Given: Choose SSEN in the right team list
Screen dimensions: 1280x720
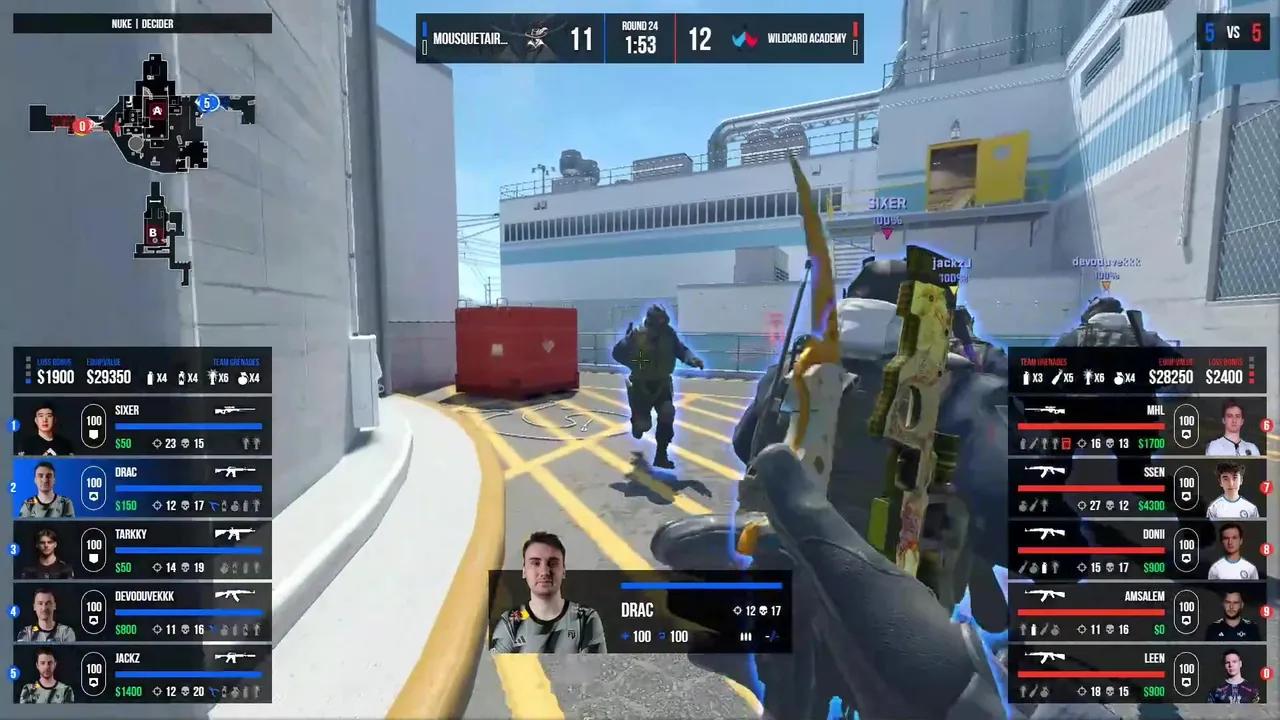Looking at the screenshot, I should (1136, 487).
